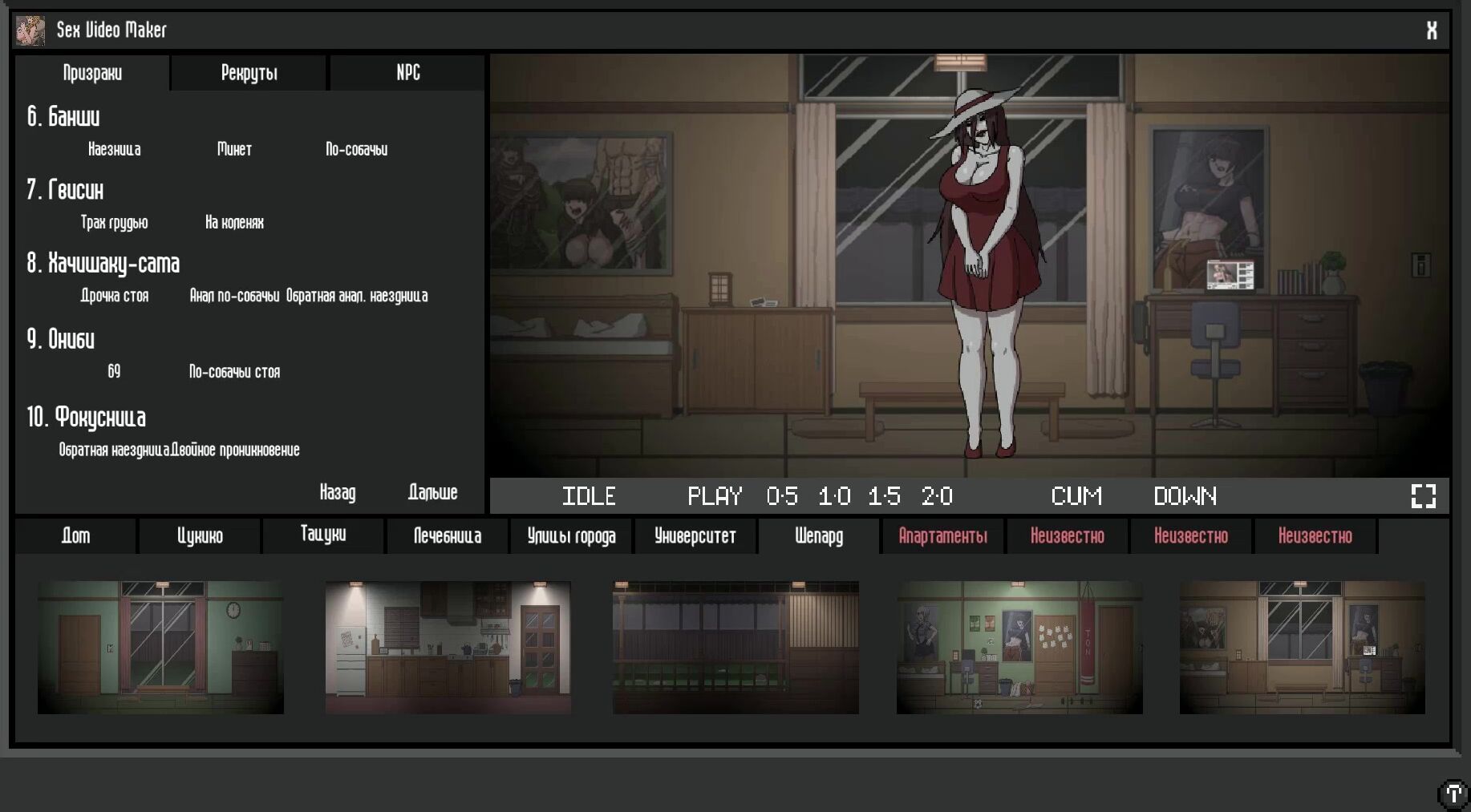Select the Лечебница location tab
The height and width of the screenshot is (812, 1471).
pyautogui.click(x=448, y=535)
